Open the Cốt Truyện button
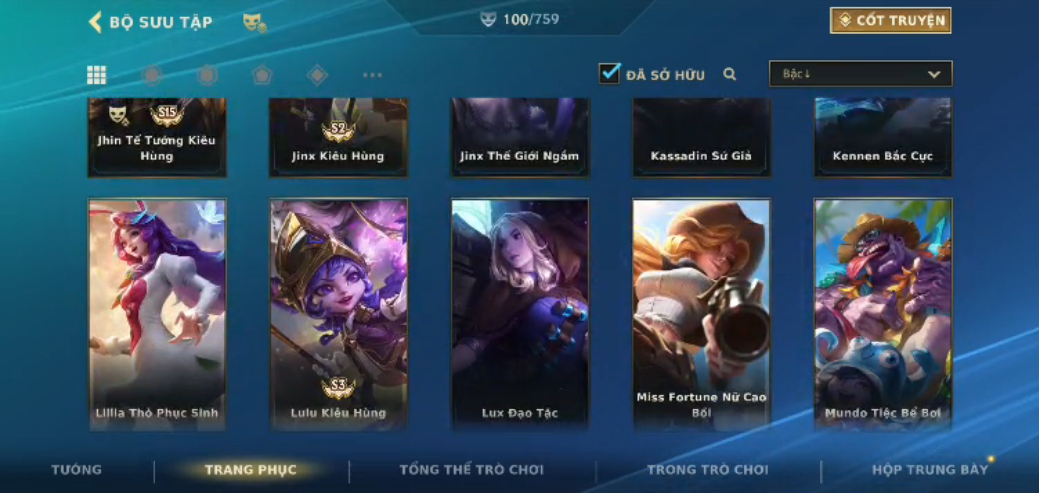 pyautogui.click(x=890, y=21)
